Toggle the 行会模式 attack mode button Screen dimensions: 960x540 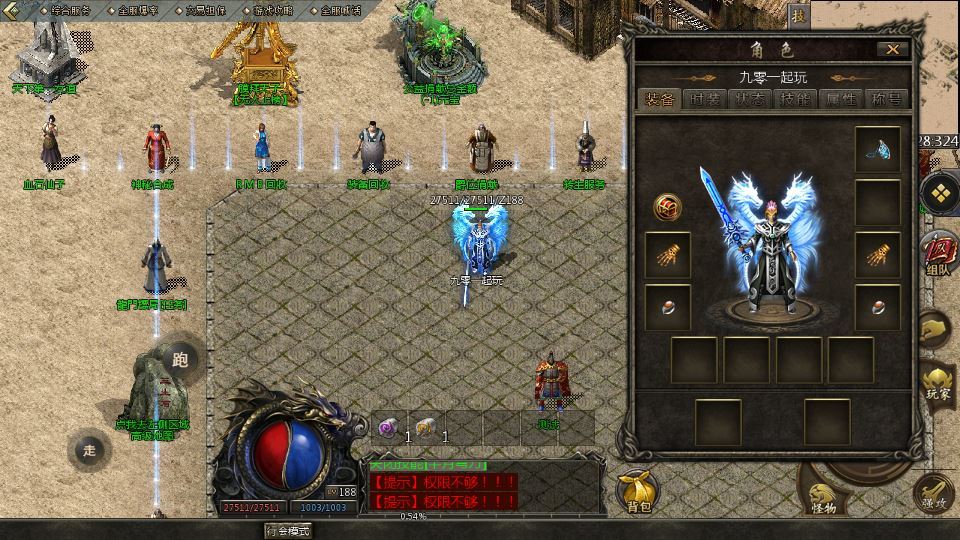(x=287, y=531)
